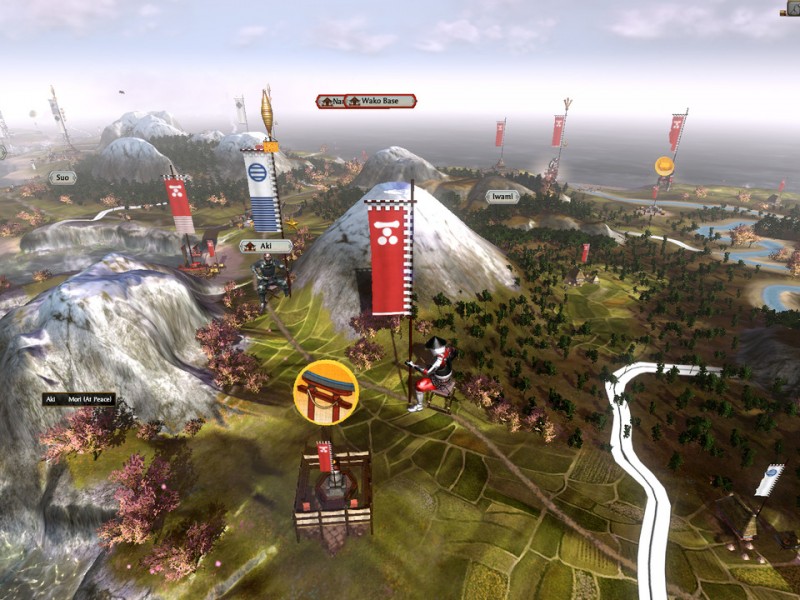The image size is (800, 600).
Task: Select the Iwami province label
Action: tap(503, 197)
